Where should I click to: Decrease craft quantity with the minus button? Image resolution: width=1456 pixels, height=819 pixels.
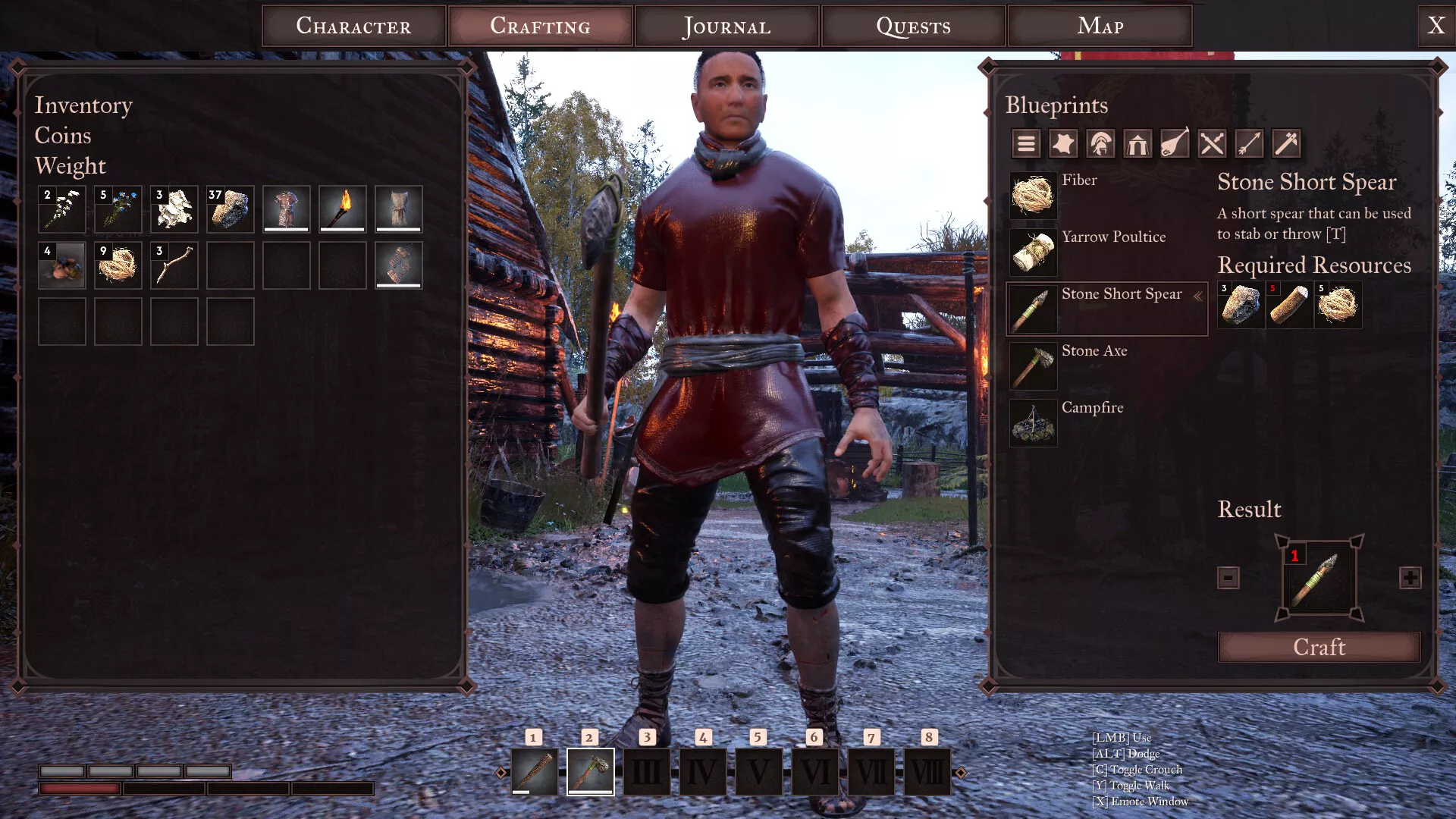1228,578
